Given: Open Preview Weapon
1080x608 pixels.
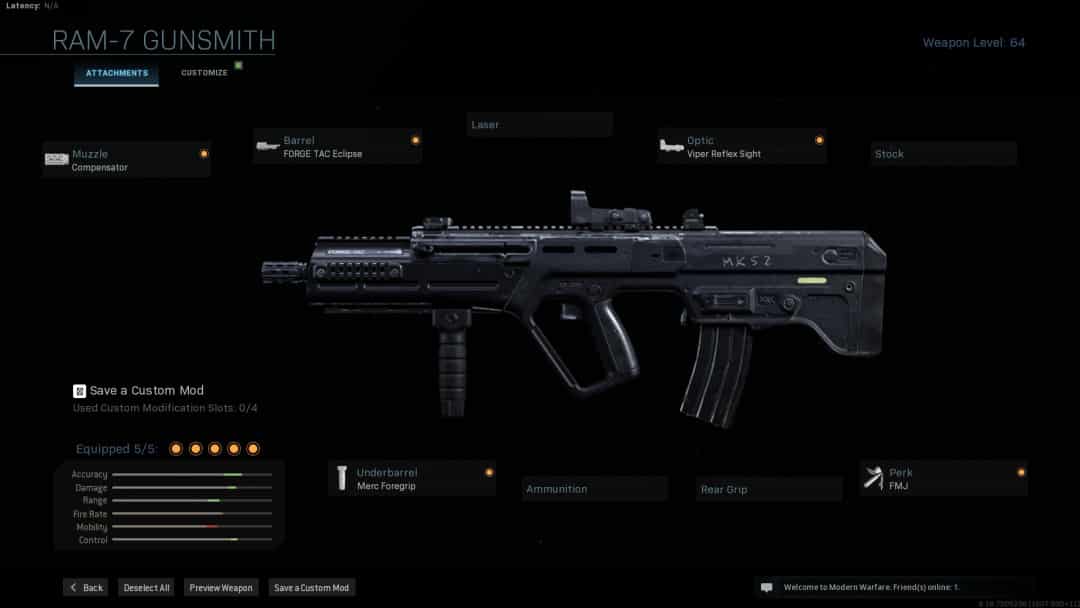Looking at the screenshot, I should point(221,588).
